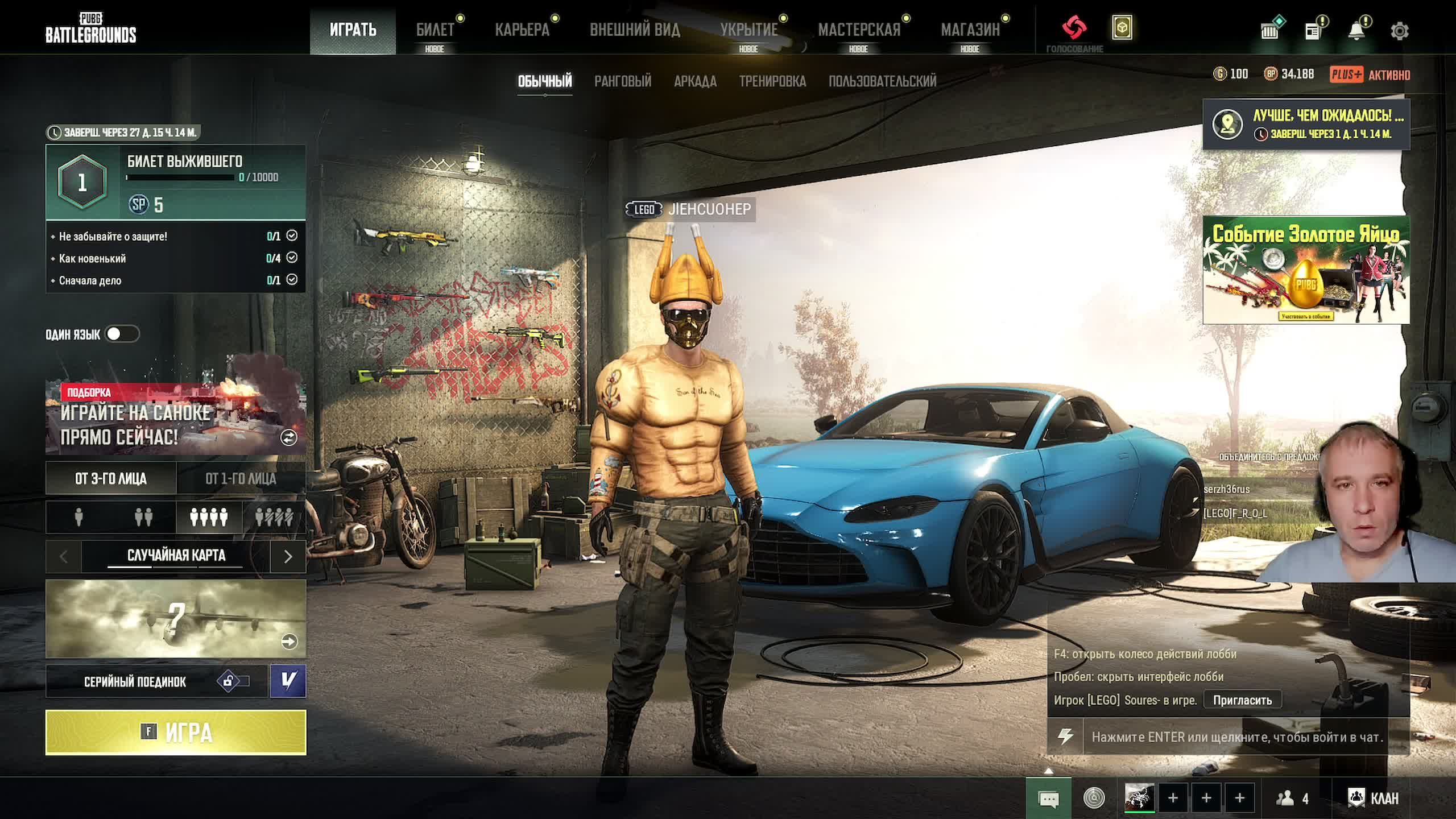Start matchmaking with the yellow ИГРА button
1456x819 pixels.
pos(175,732)
